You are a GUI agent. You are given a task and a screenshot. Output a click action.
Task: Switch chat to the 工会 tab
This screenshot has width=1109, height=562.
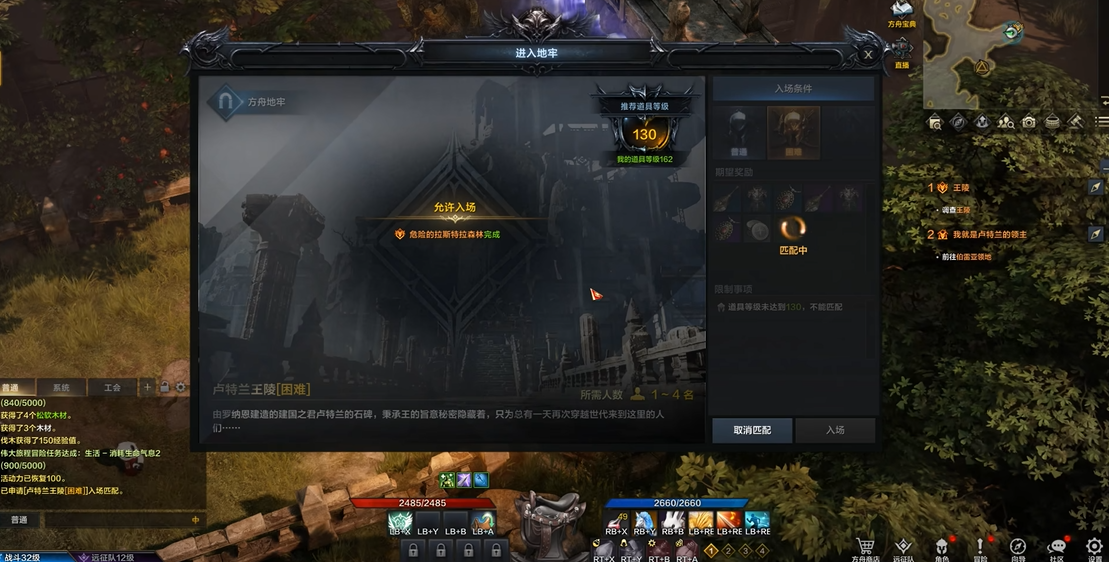coord(112,387)
